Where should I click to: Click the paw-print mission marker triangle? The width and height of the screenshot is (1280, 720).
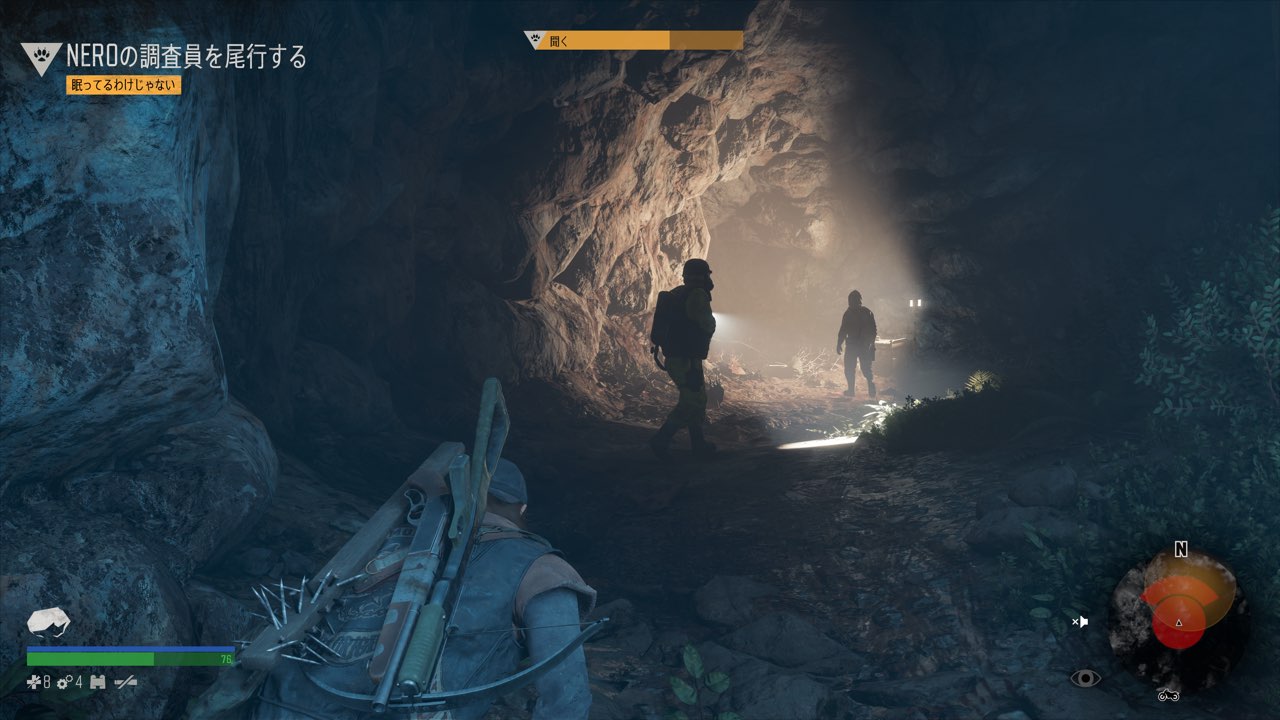41,58
